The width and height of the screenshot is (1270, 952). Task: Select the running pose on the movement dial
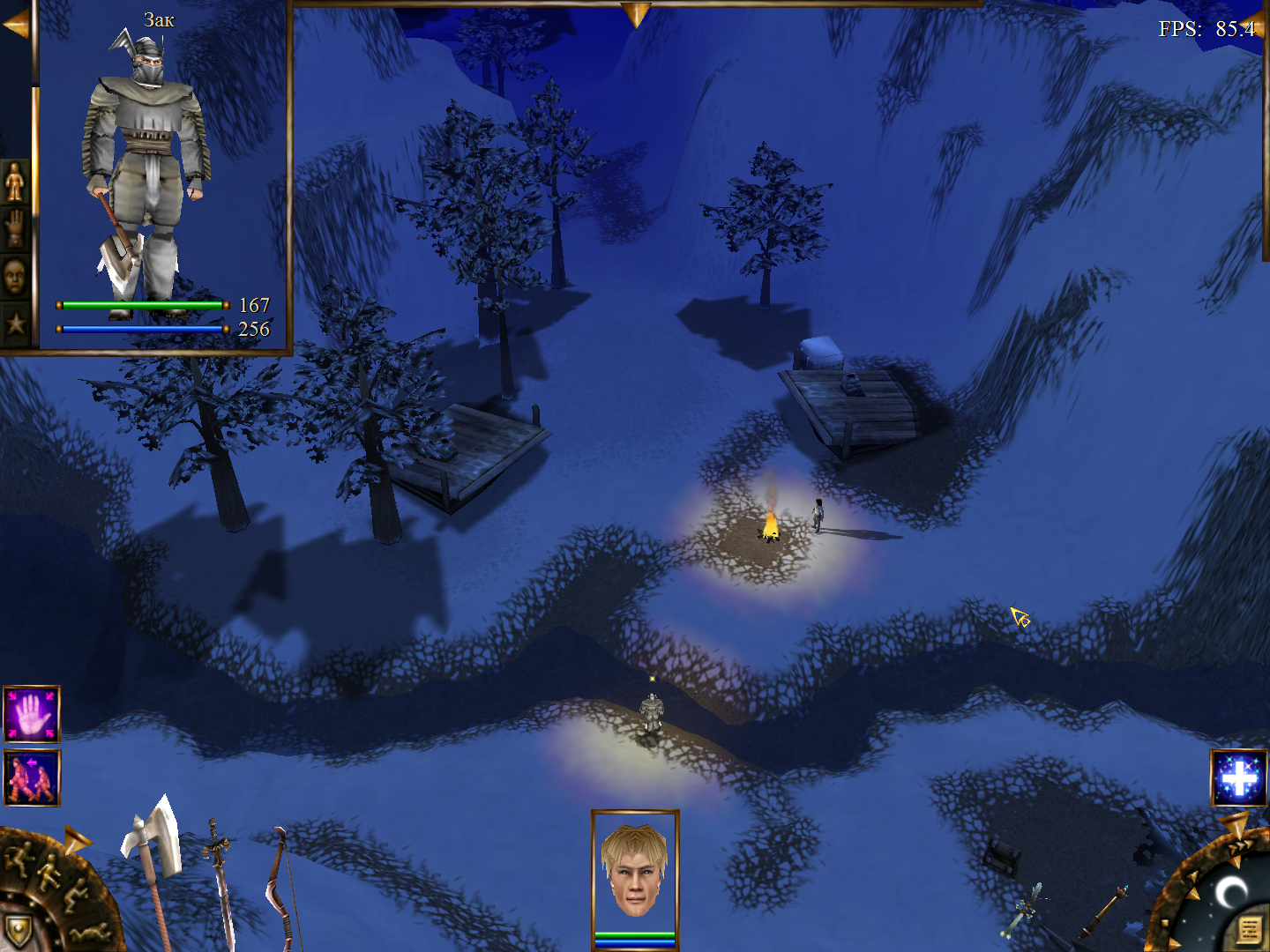(x=19, y=857)
